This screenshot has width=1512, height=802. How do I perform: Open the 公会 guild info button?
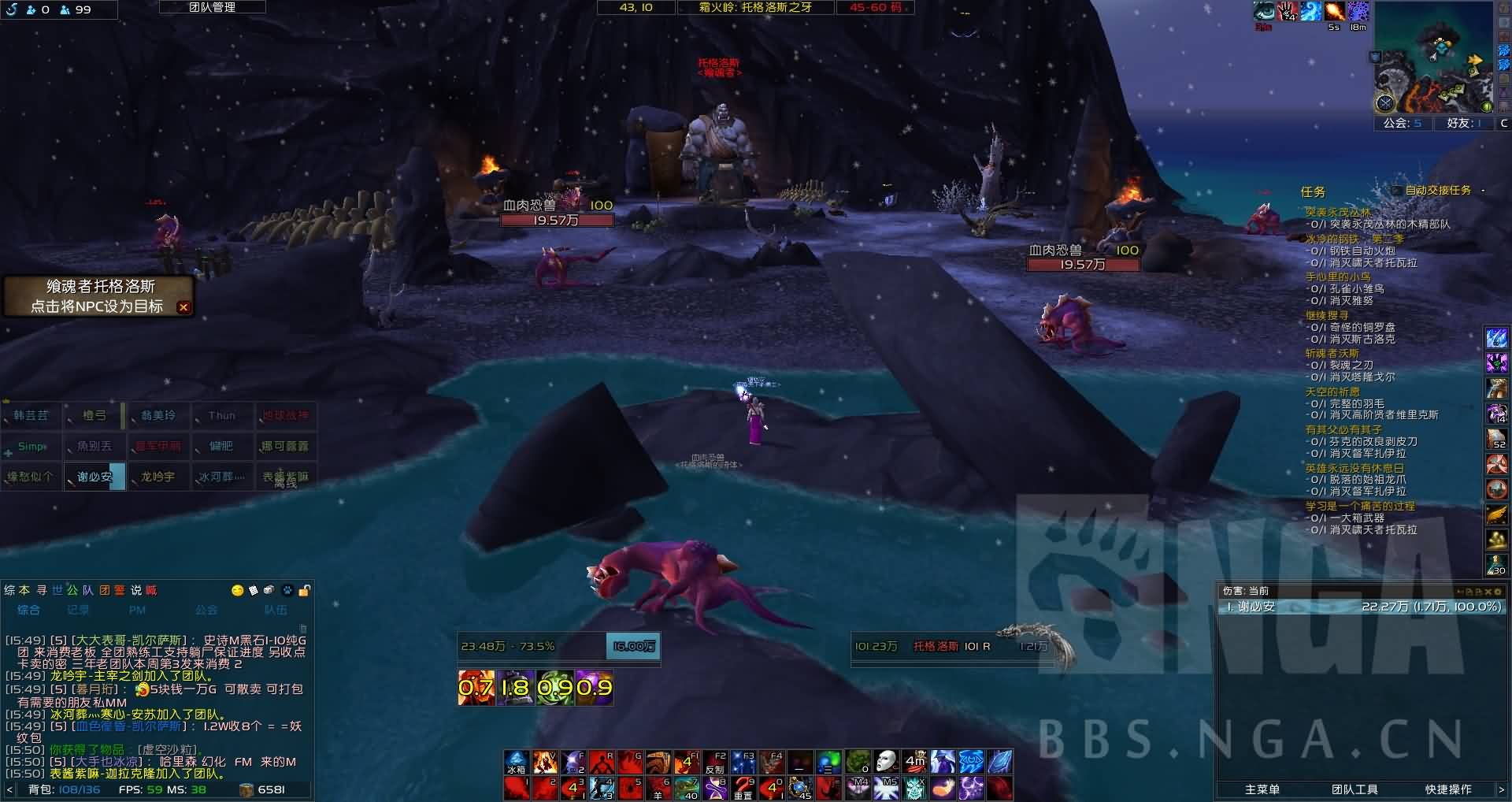coord(1403,123)
